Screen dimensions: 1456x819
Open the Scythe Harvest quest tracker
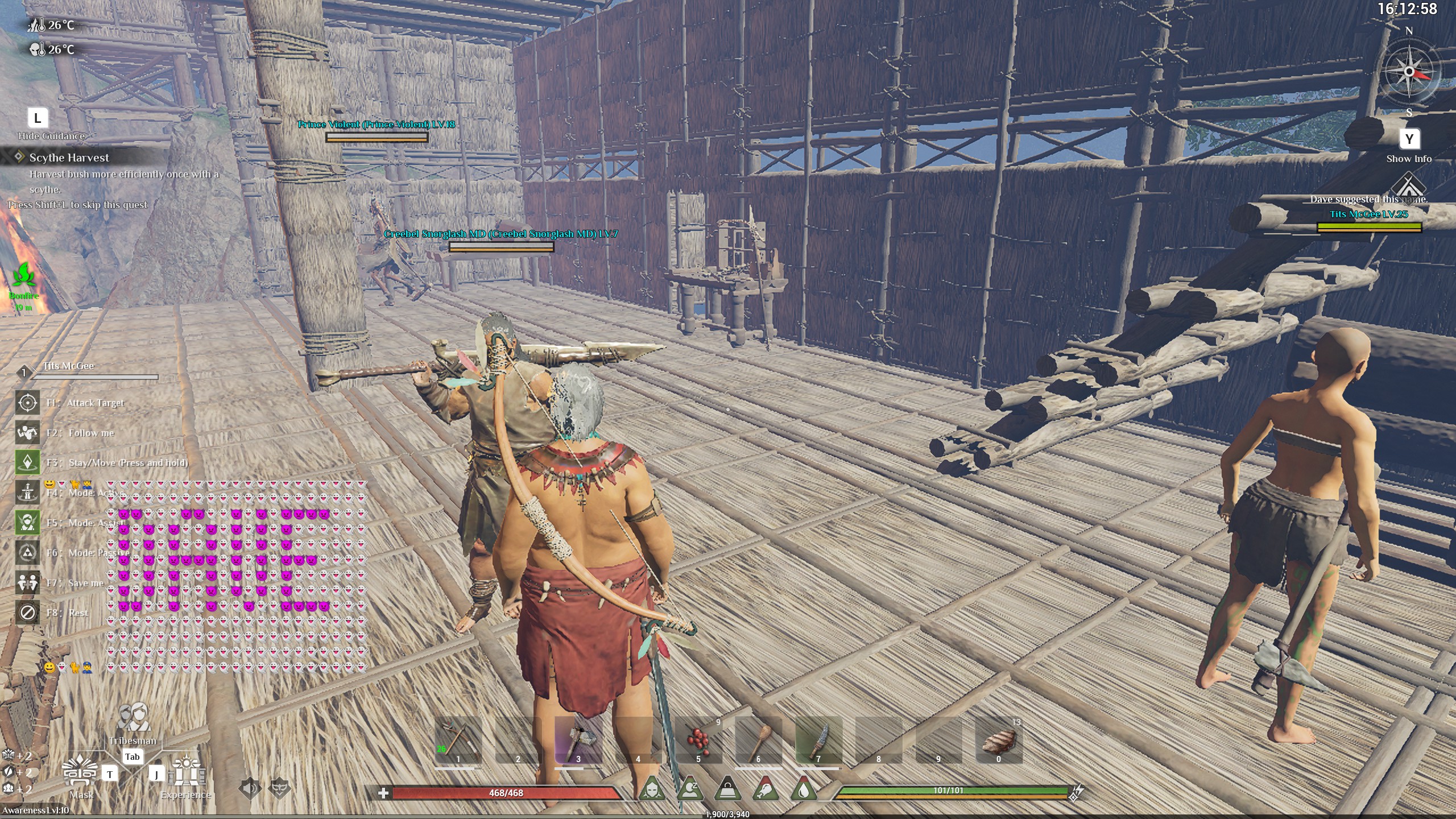coord(69,158)
